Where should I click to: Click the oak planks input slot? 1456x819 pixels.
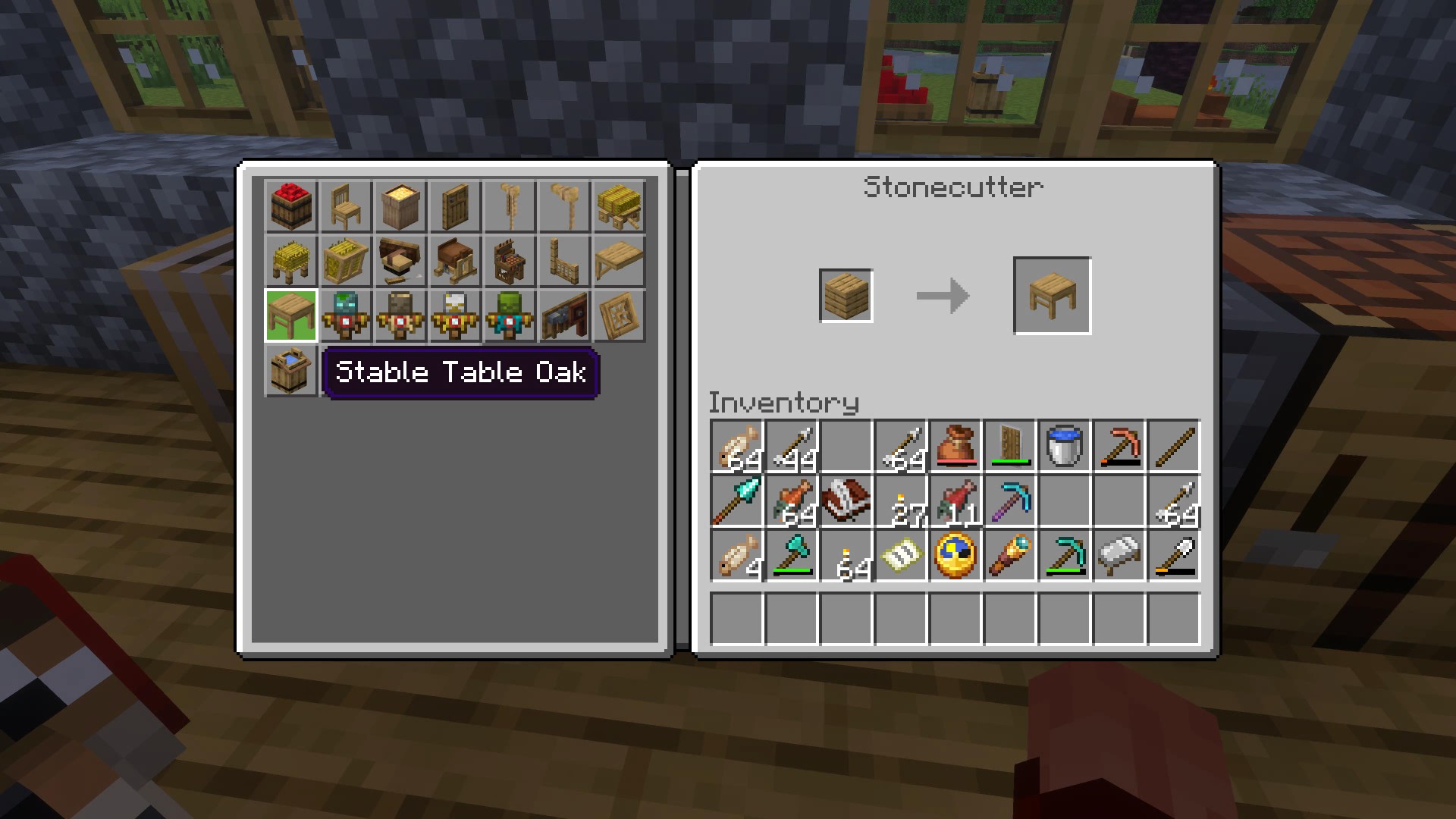846,296
